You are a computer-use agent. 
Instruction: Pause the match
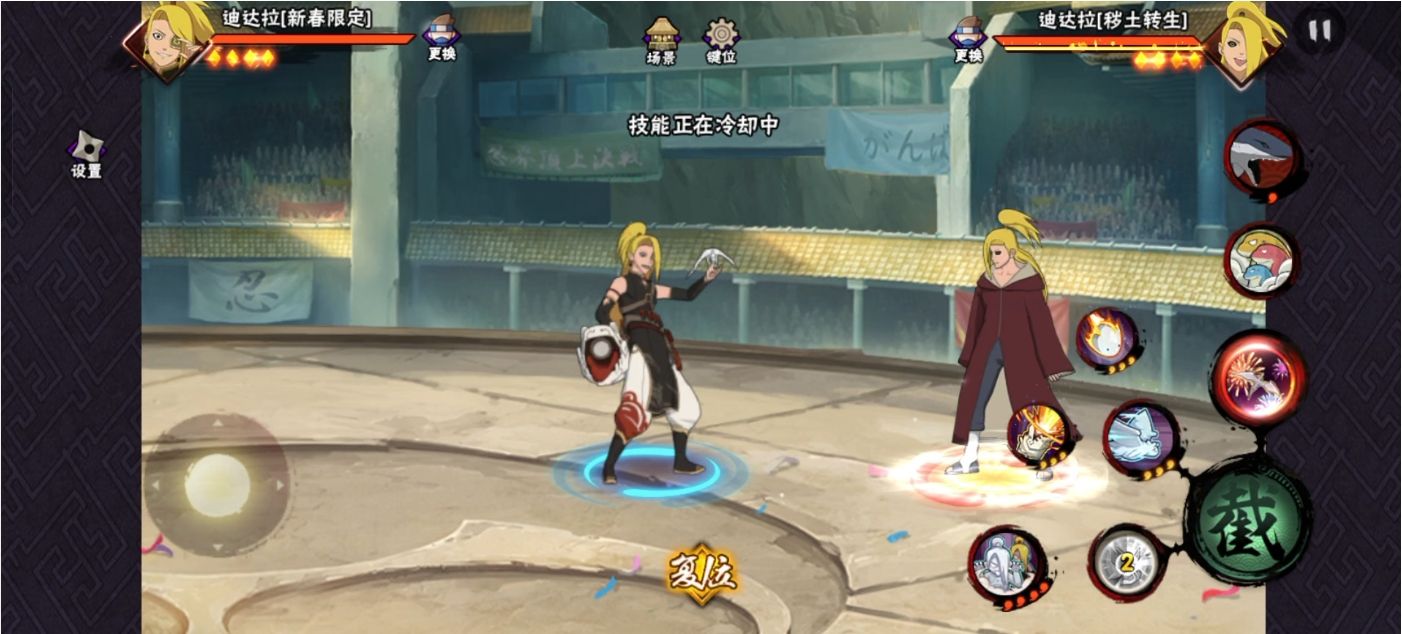[x=1320, y=31]
